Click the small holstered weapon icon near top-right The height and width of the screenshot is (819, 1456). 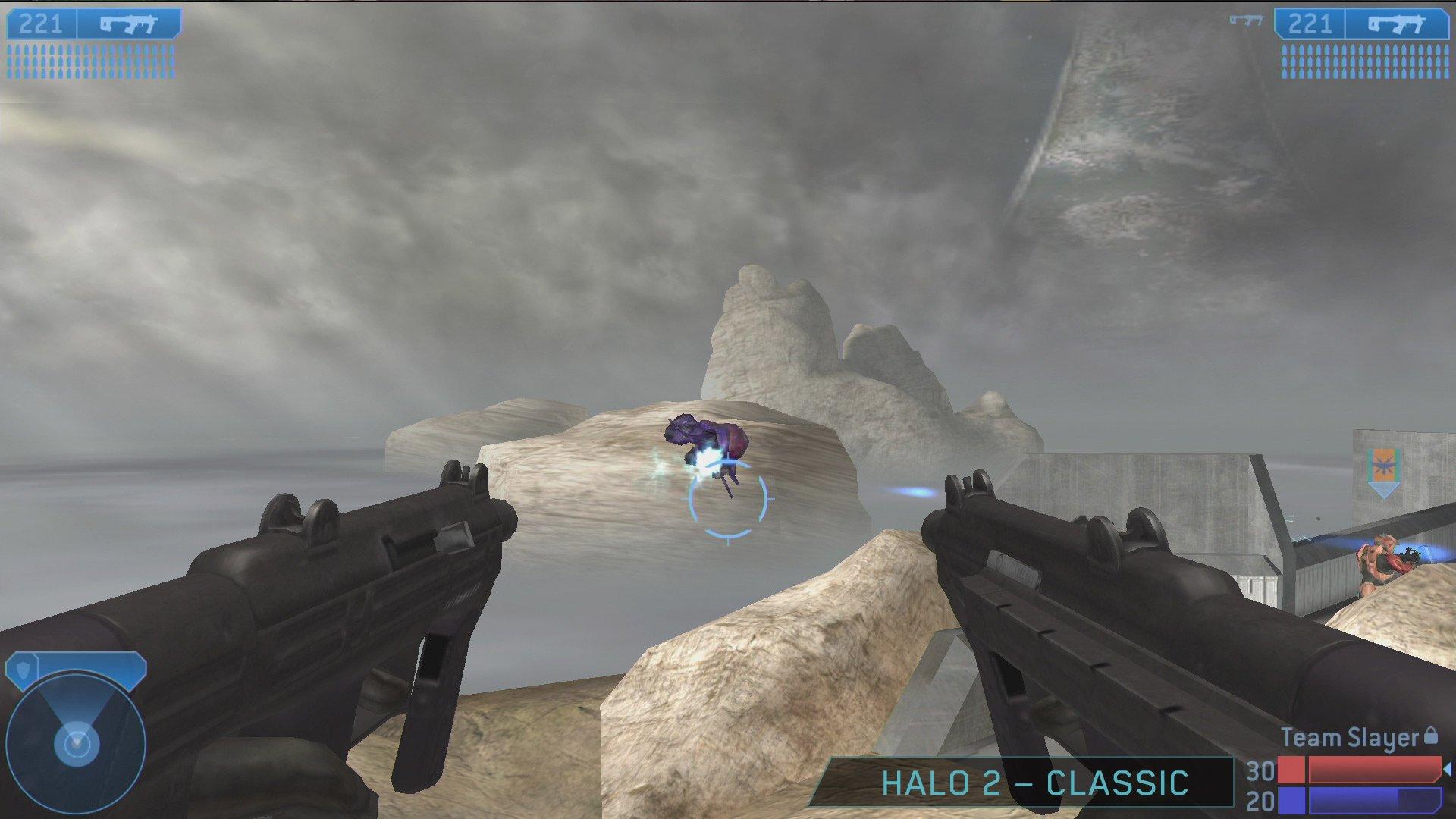coord(1247,20)
